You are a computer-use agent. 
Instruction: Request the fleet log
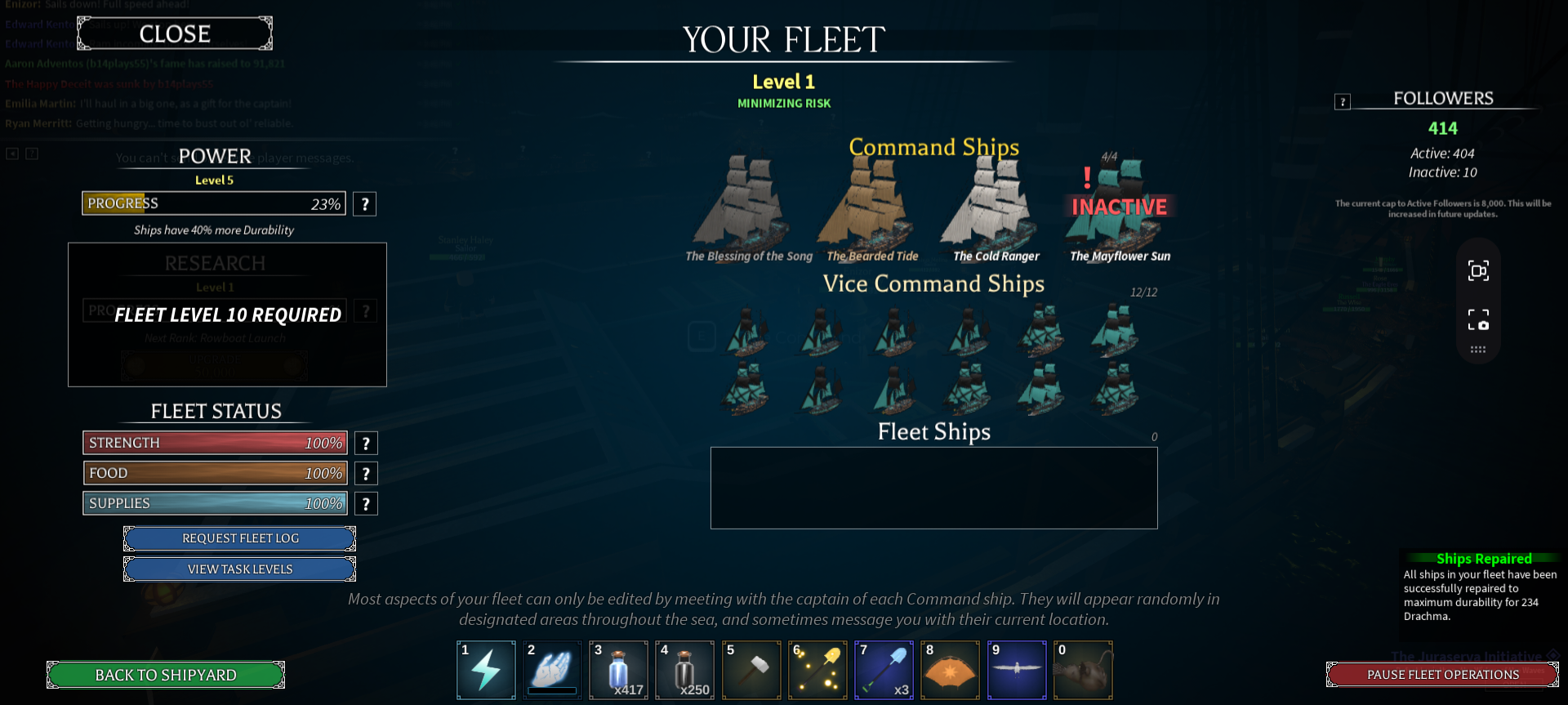(x=240, y=538)
